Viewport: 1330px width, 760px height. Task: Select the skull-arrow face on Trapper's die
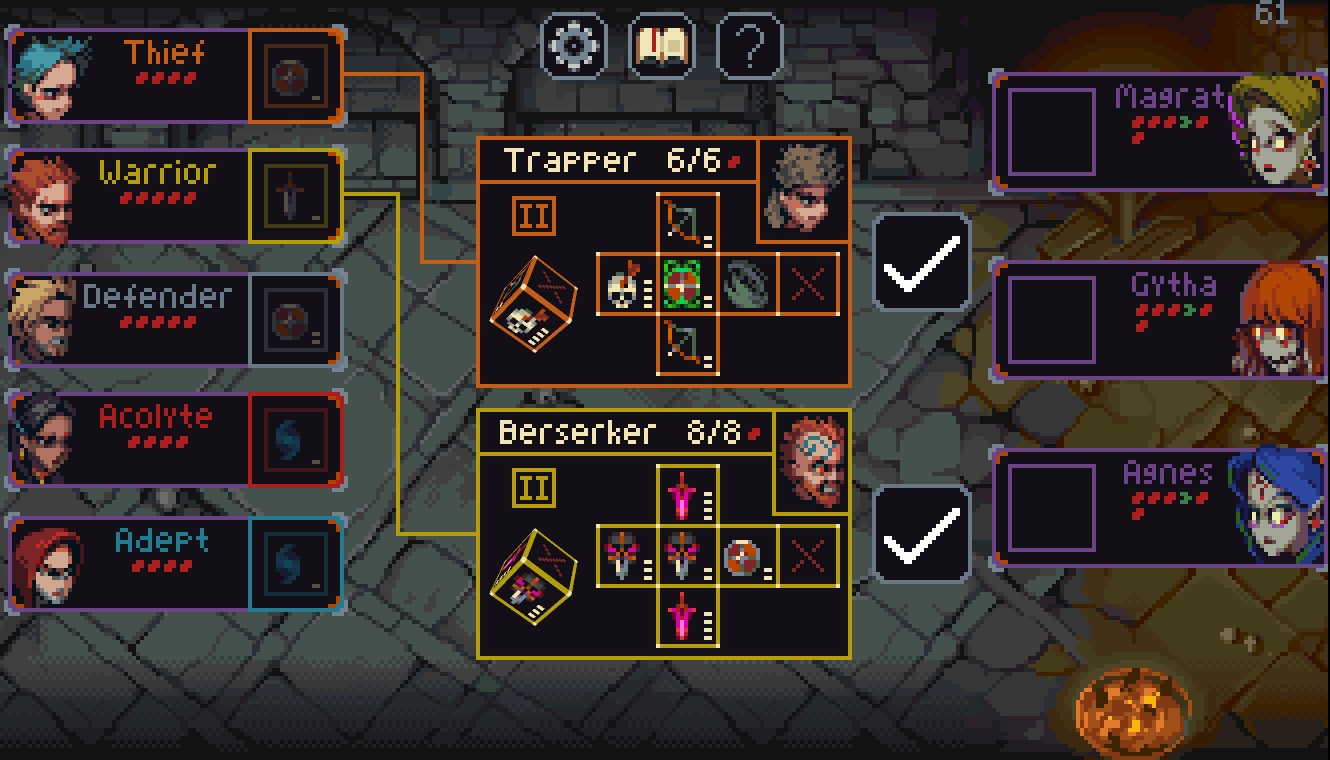628,284
